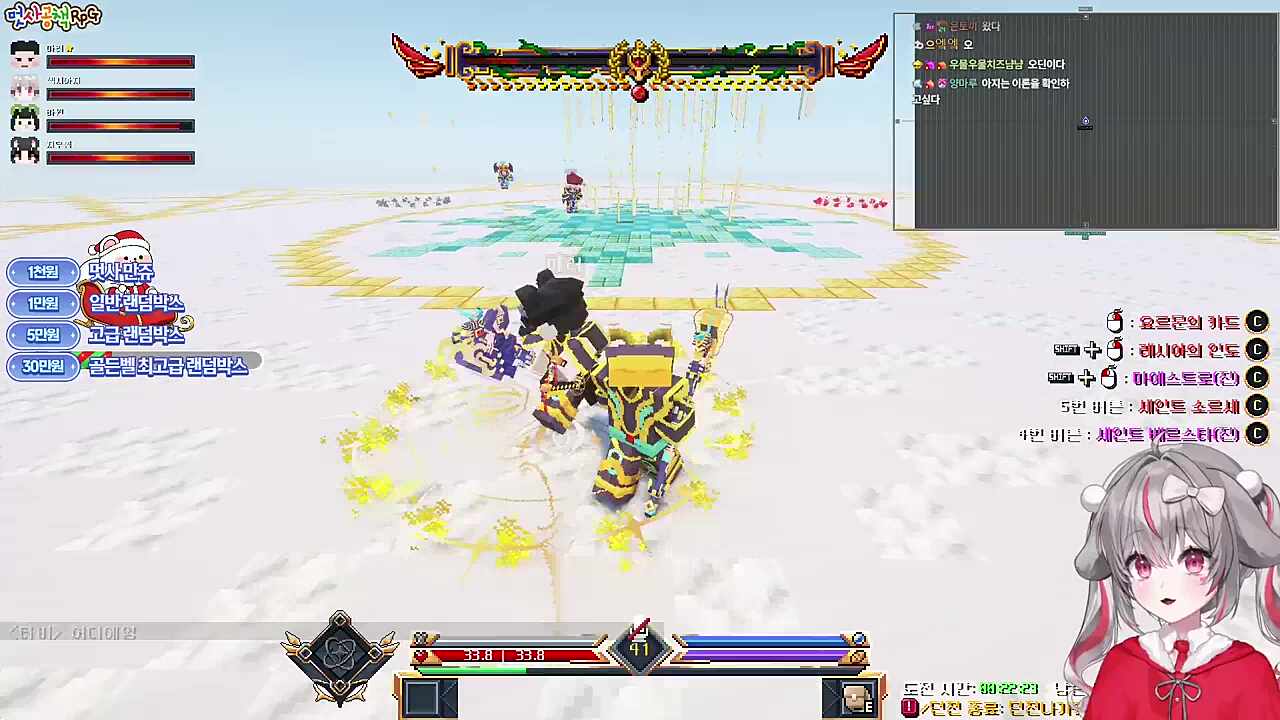Viewport: 1280px width, 720px height.
Task: Open the backpack inventory slot labeled E
Action: (x=852, y=695)
